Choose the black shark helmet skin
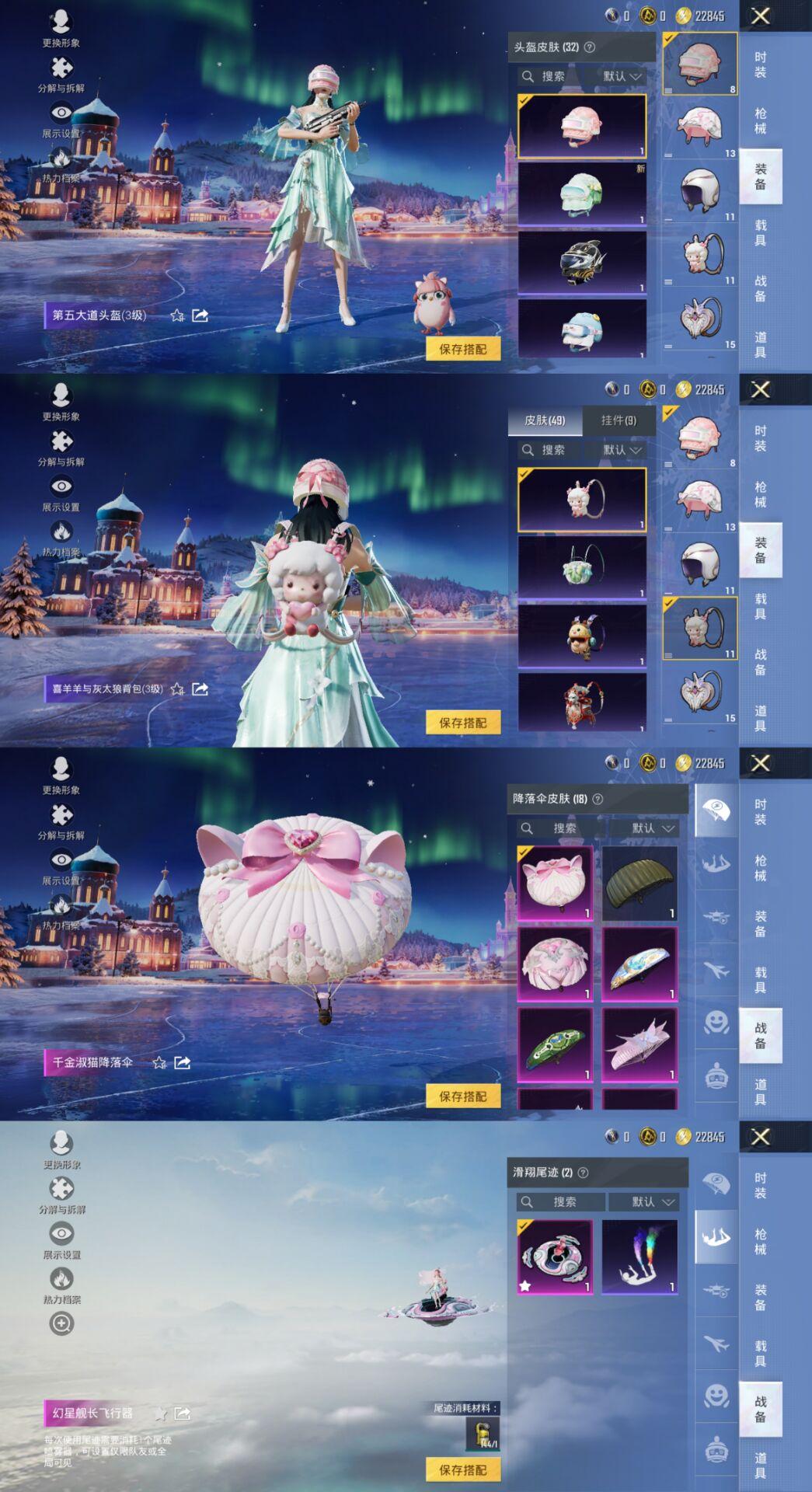The height and width of the screenshot is (1492, 812). coord(582,262)
